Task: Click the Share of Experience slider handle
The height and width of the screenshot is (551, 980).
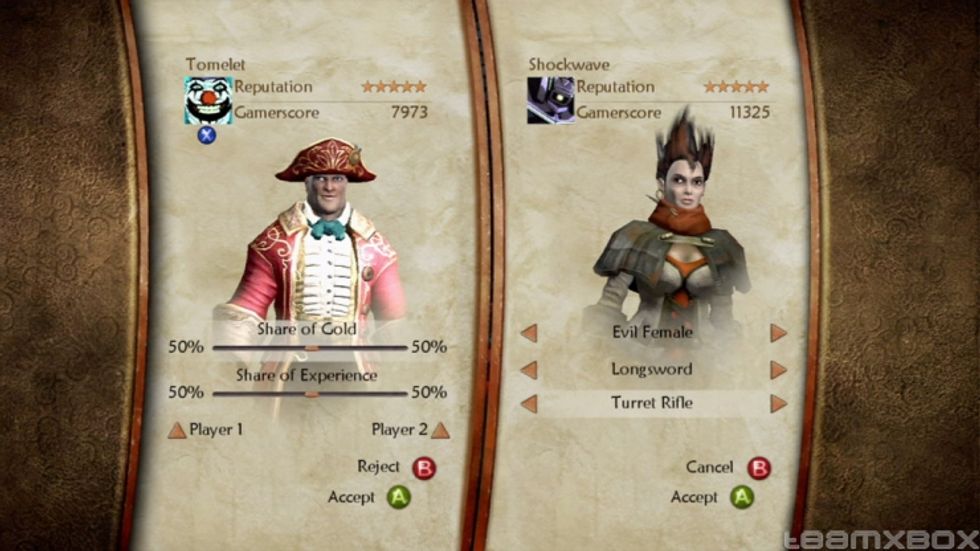Action: tap(311, 393)
